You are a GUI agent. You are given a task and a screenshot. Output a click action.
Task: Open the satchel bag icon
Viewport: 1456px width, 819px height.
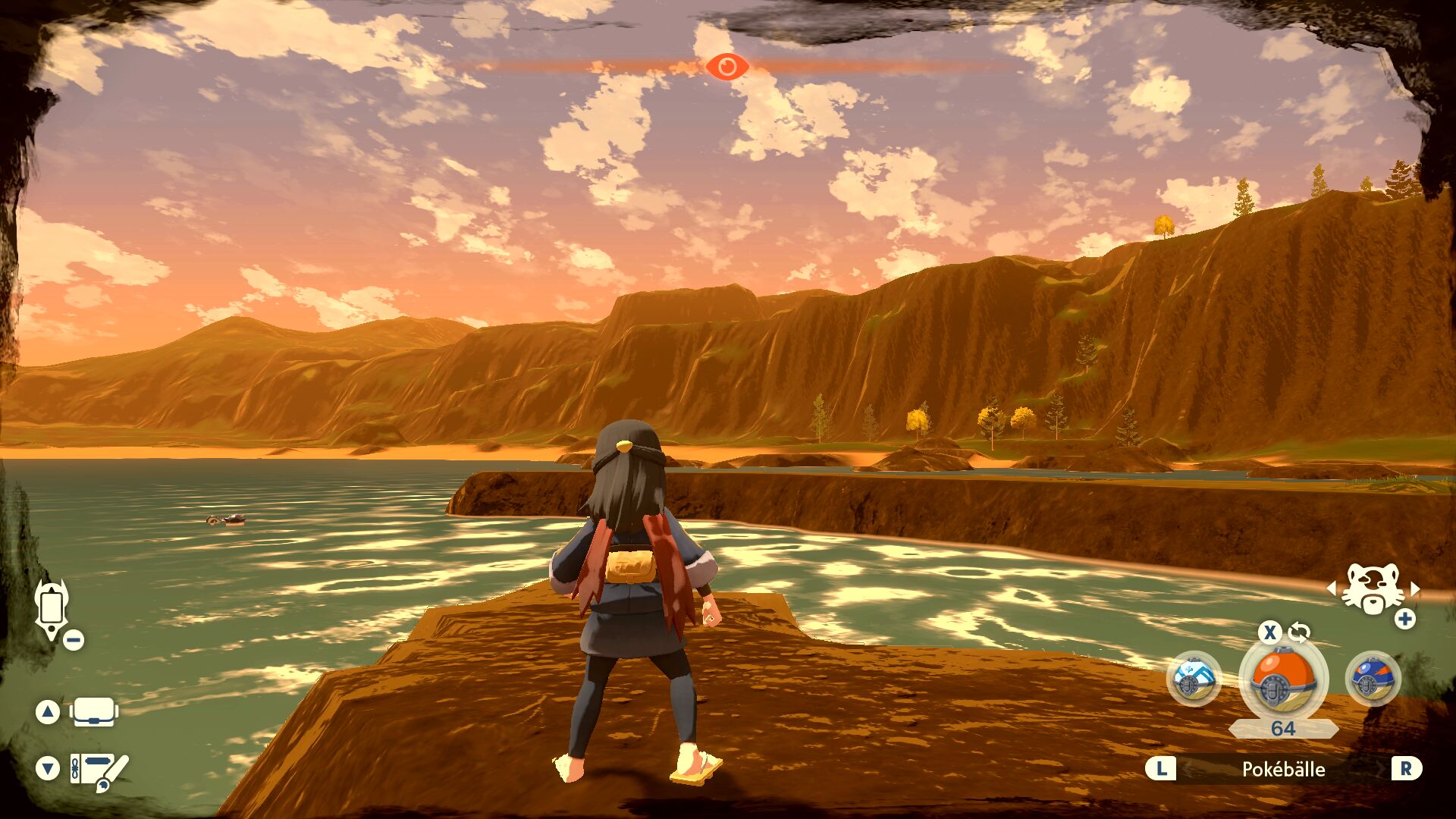point(94,712)
